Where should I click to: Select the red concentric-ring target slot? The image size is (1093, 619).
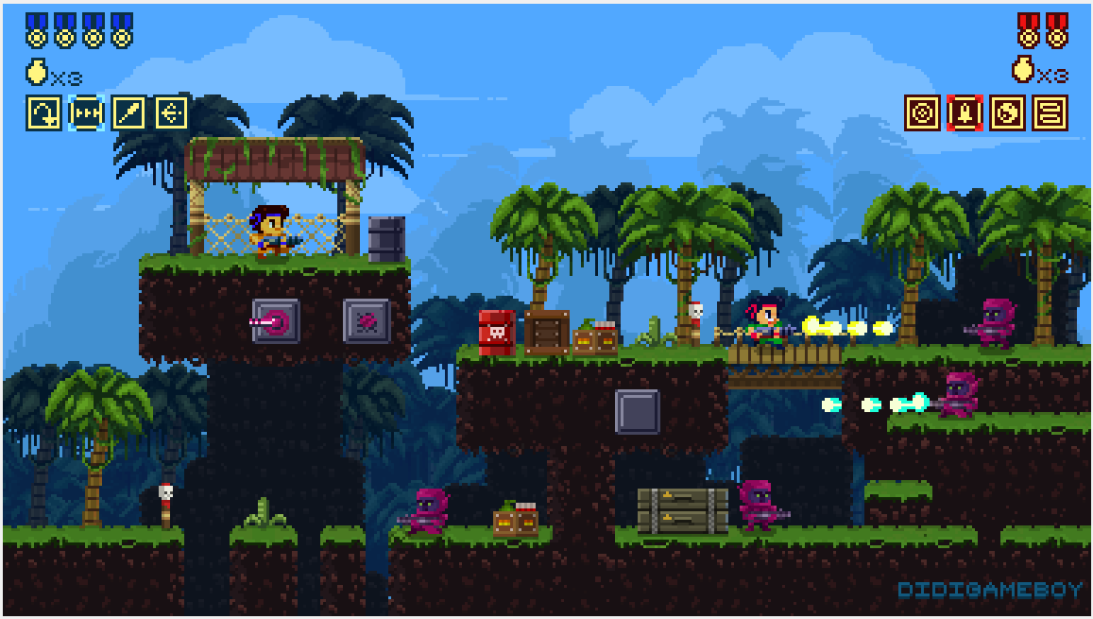coord(922,113)
